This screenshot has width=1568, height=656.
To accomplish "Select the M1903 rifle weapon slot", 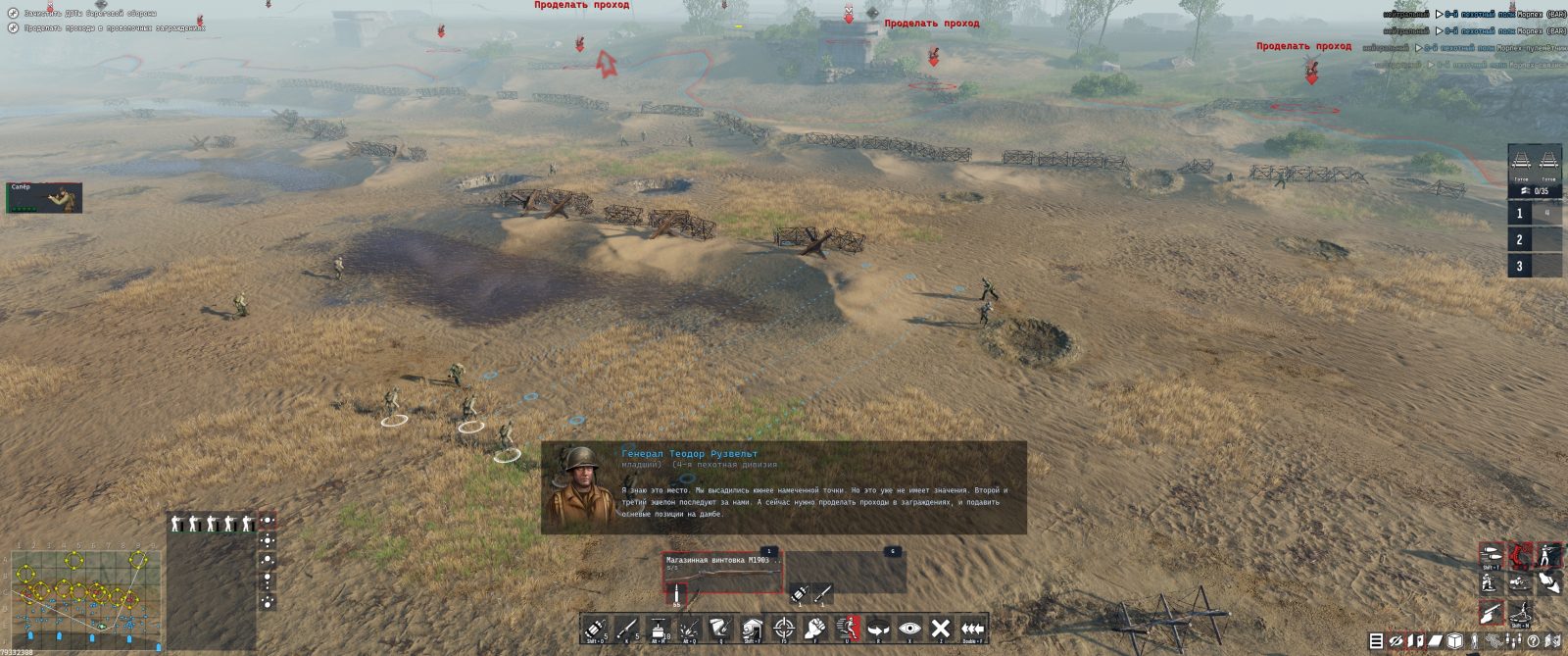I will pos(723,576).
